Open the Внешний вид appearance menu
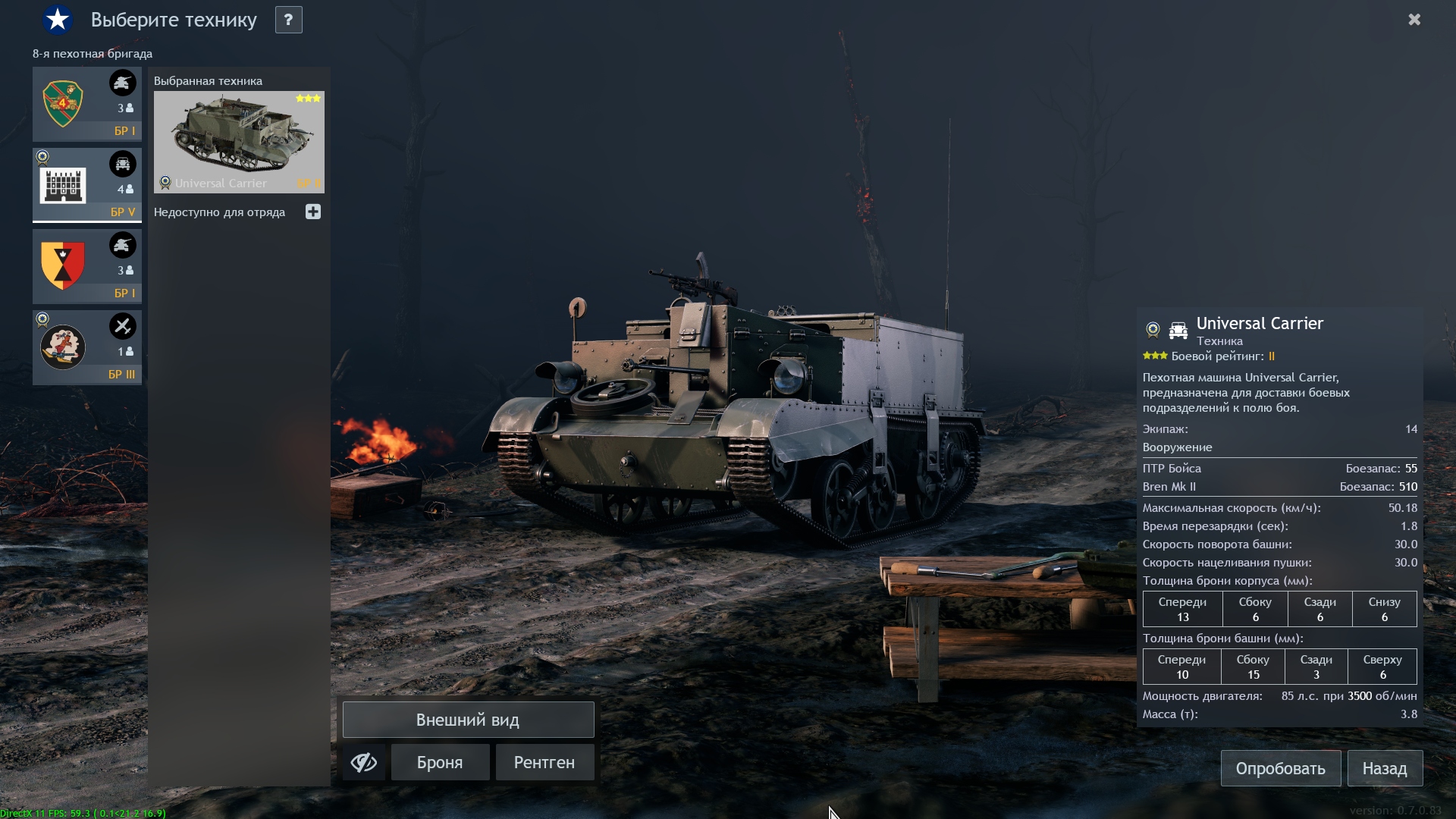1456x819 pixels. pos(468,720)
